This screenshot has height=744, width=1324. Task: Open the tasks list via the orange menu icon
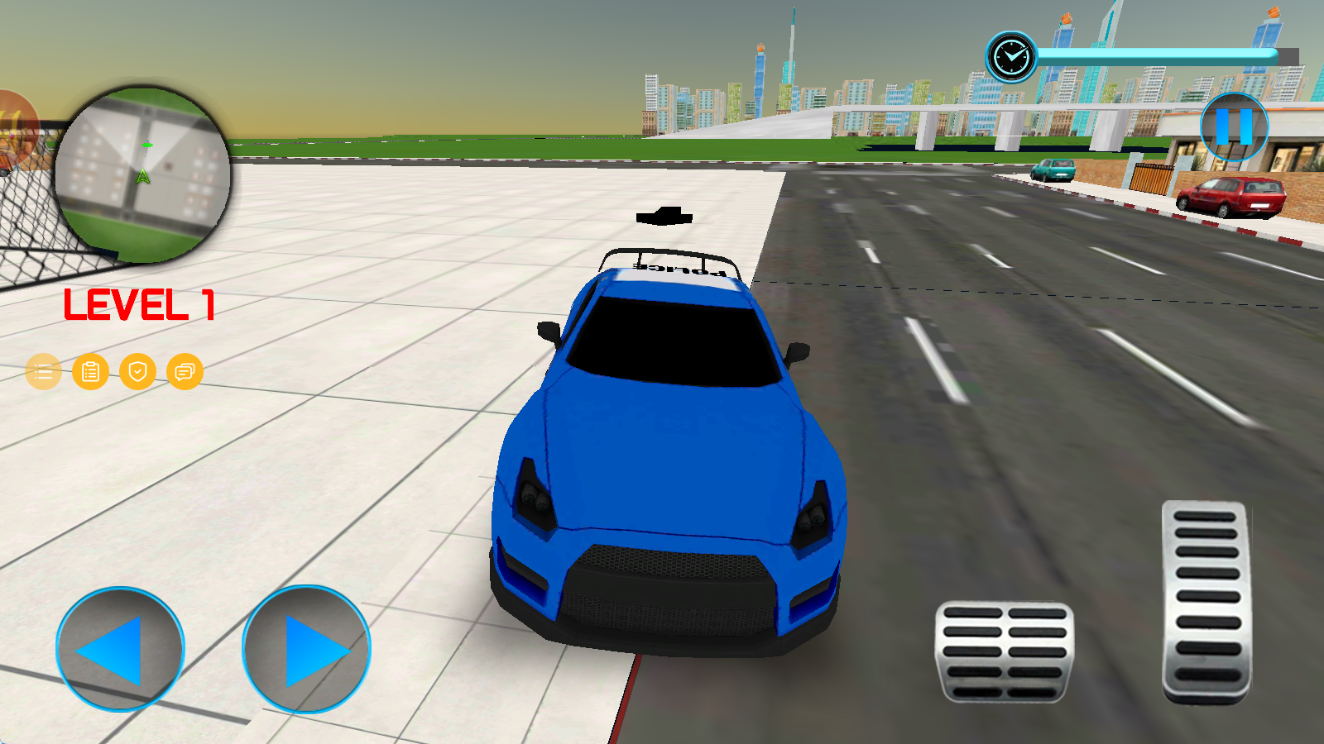coord(42,372)
